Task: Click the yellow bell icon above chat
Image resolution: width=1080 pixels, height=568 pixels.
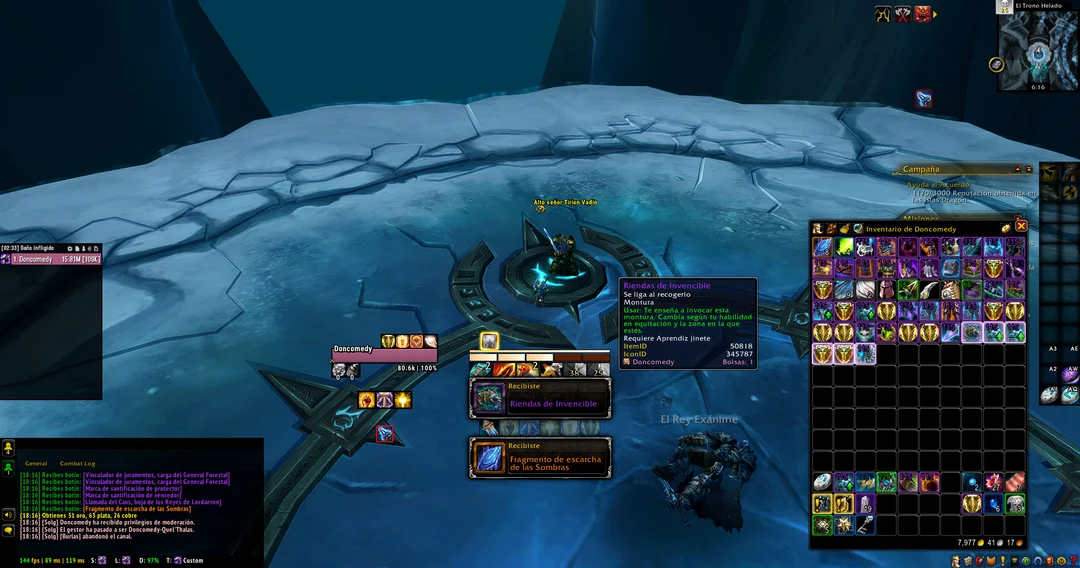Action: (8, 448)
